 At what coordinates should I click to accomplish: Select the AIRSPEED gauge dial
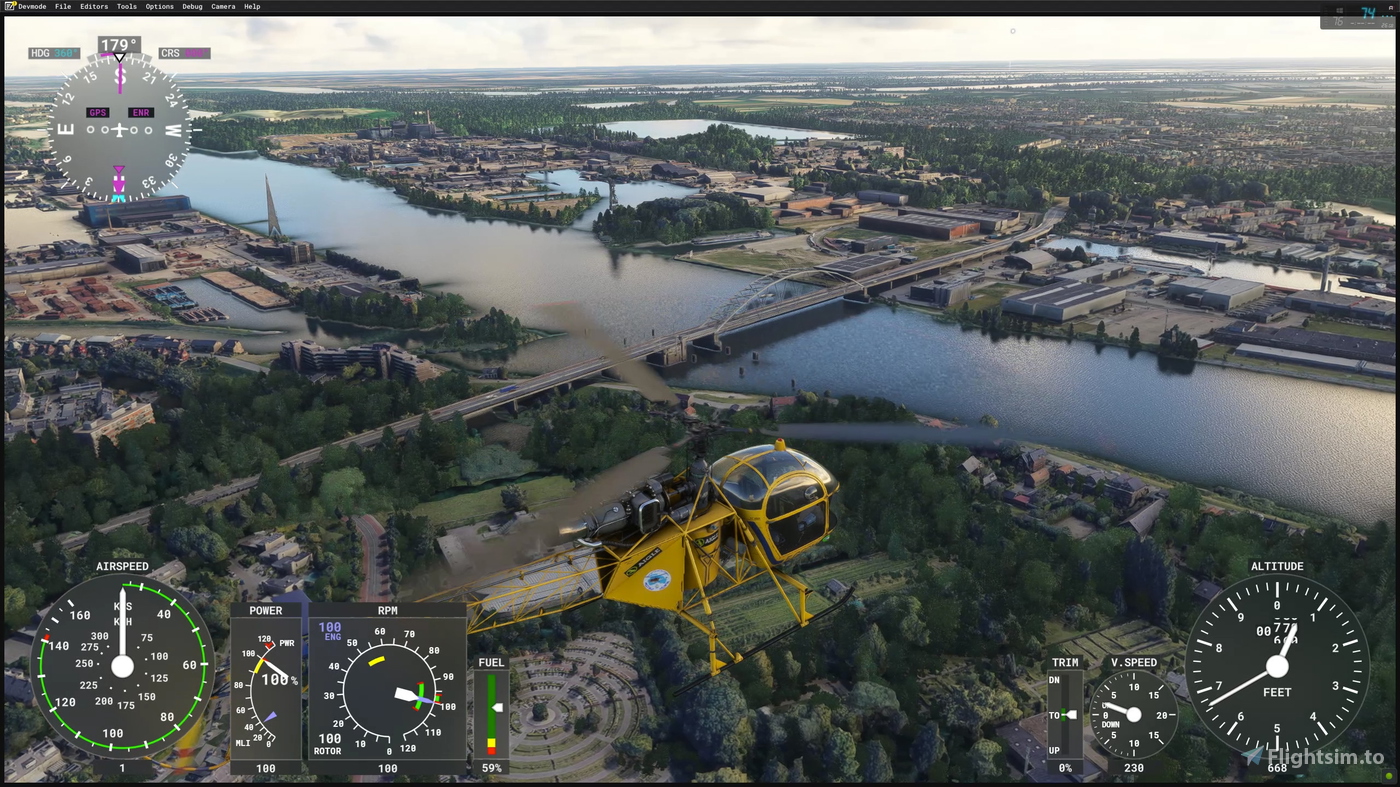122,668
